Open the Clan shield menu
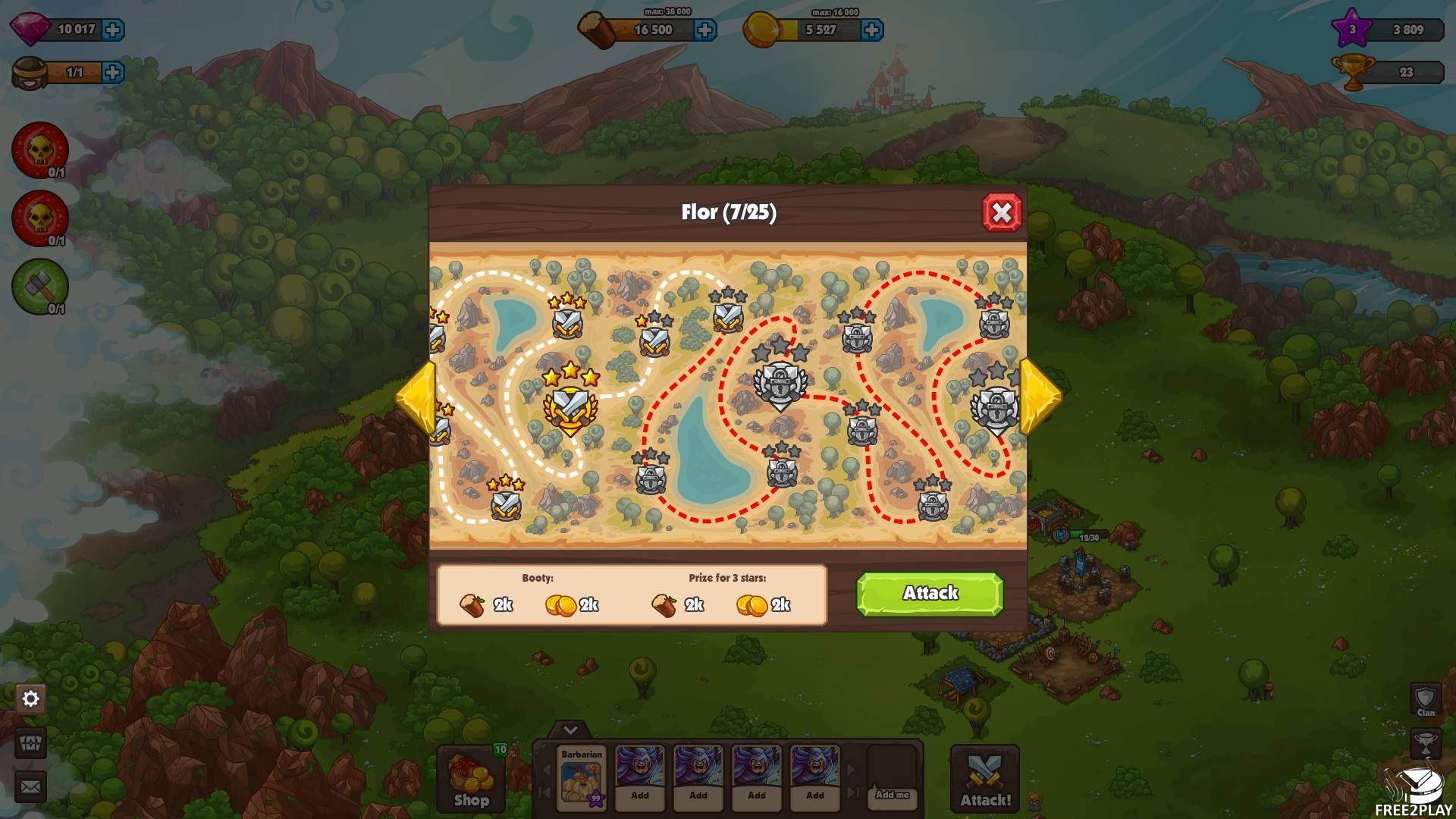This screenshot has width=1456, height=819. [x=1426, y=699]
